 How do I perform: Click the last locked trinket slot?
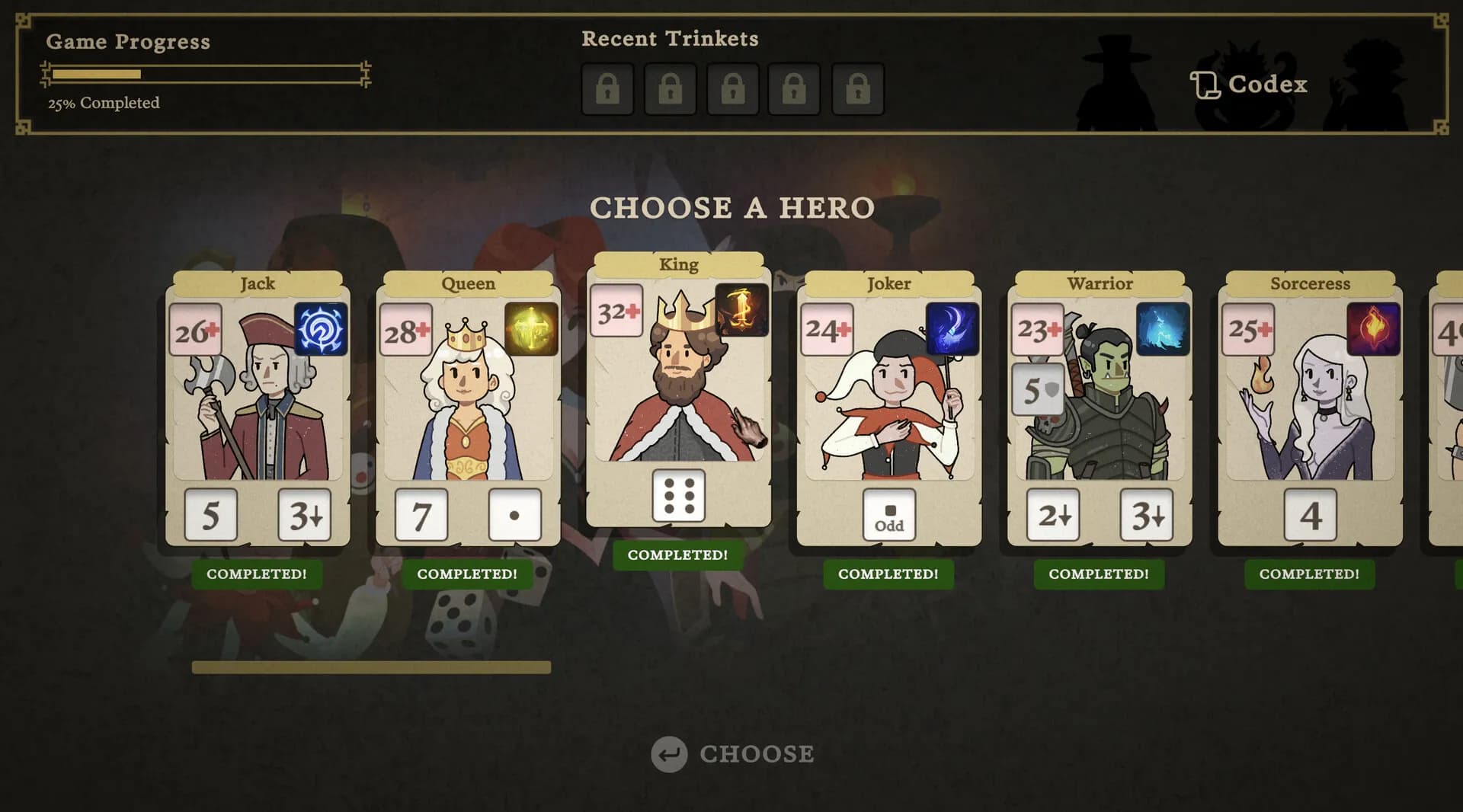[x=858, y=88]
